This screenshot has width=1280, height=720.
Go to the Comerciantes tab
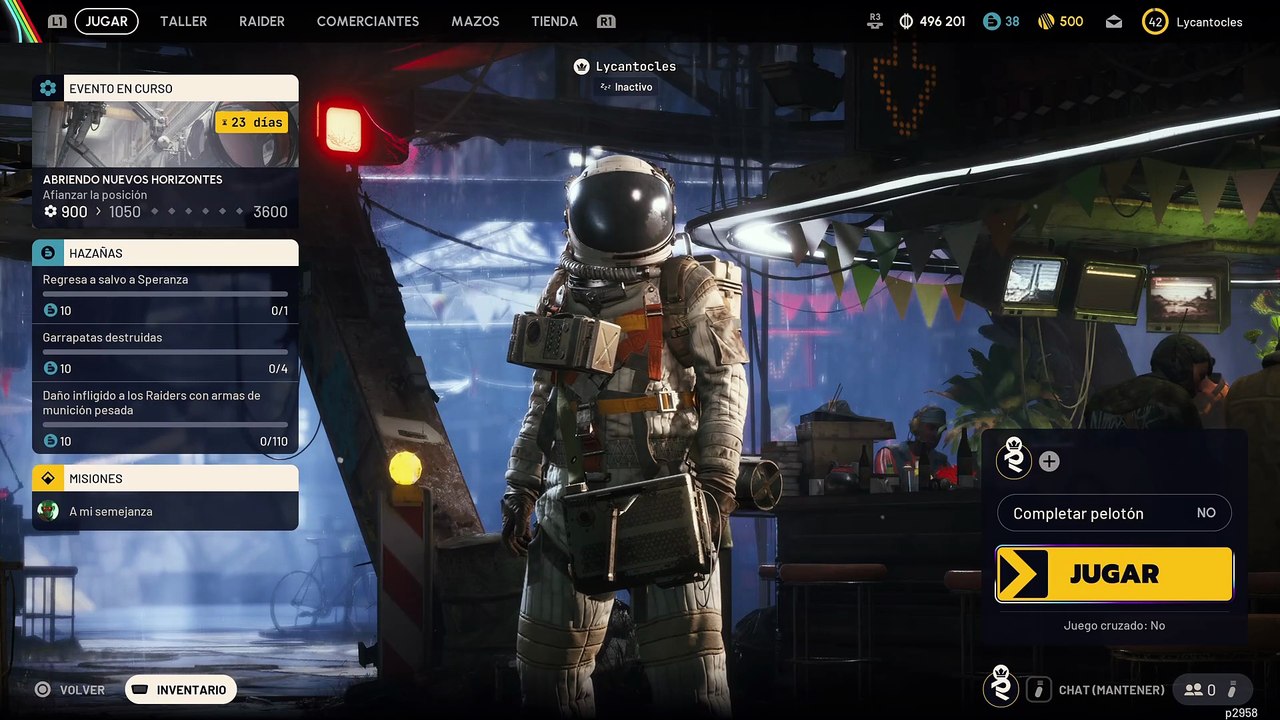(x=367, y=21)
